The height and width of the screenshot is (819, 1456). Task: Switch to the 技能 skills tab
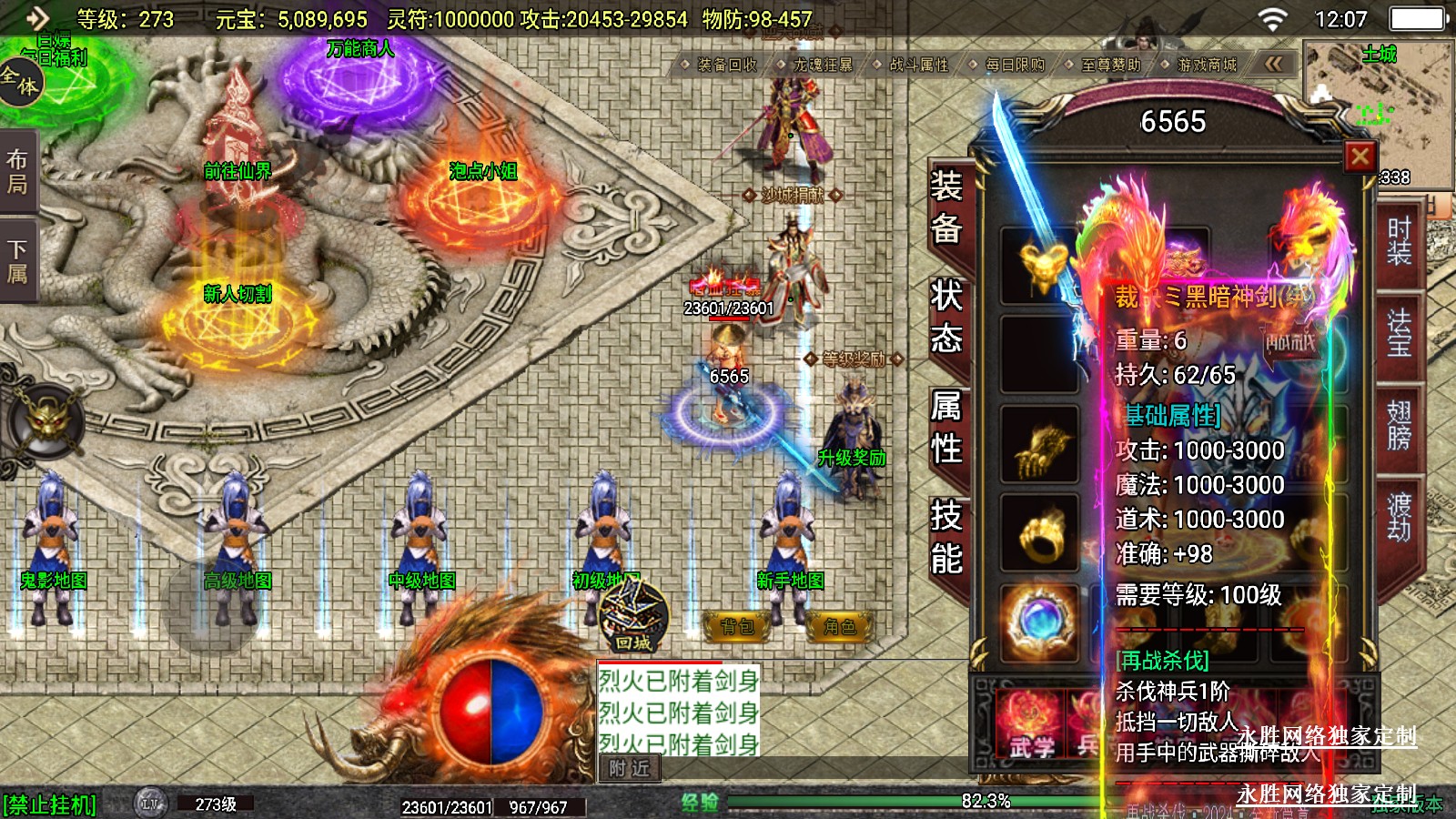click(946, 537)
